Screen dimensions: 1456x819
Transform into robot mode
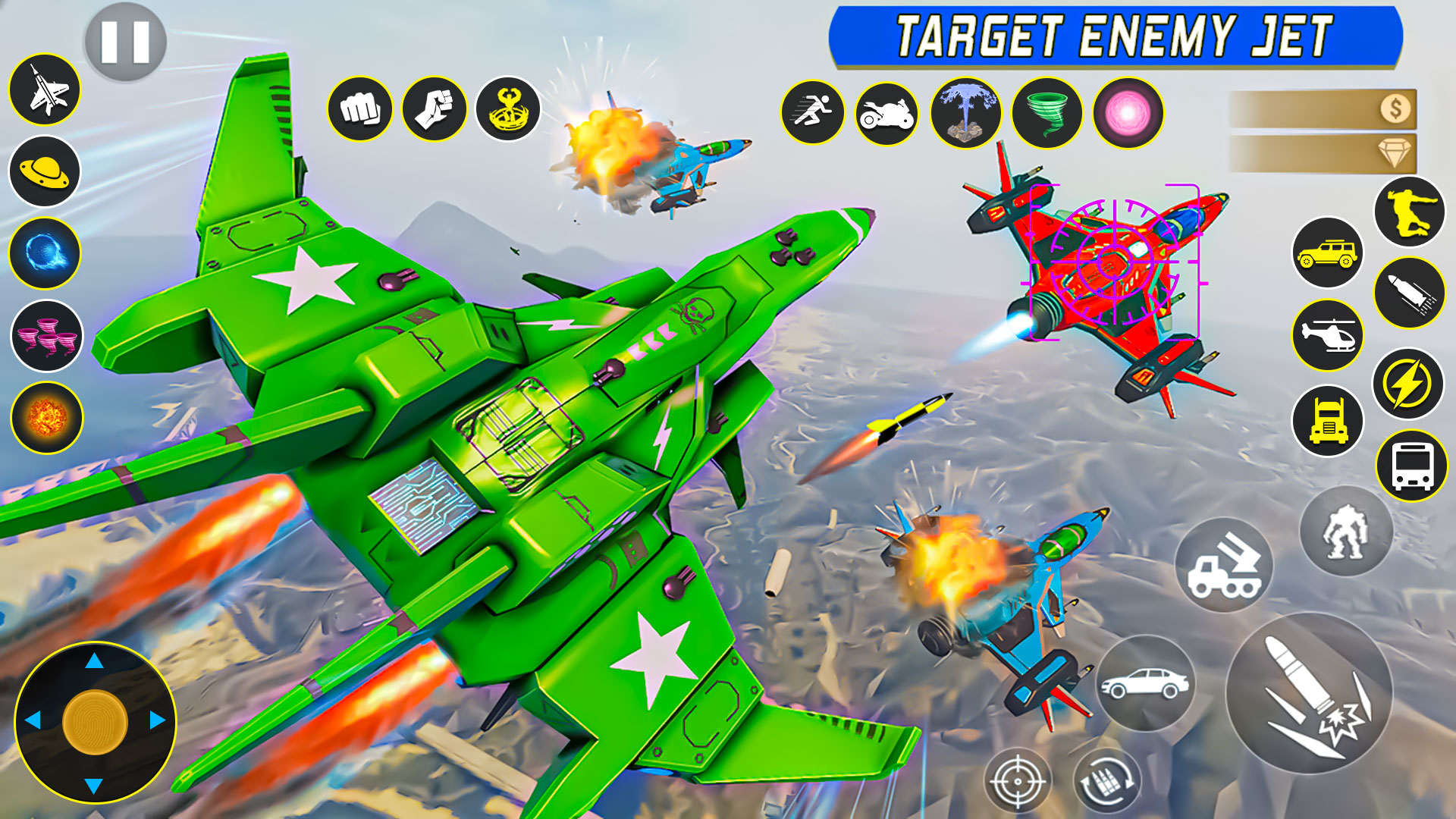[x=1346, y=532]
